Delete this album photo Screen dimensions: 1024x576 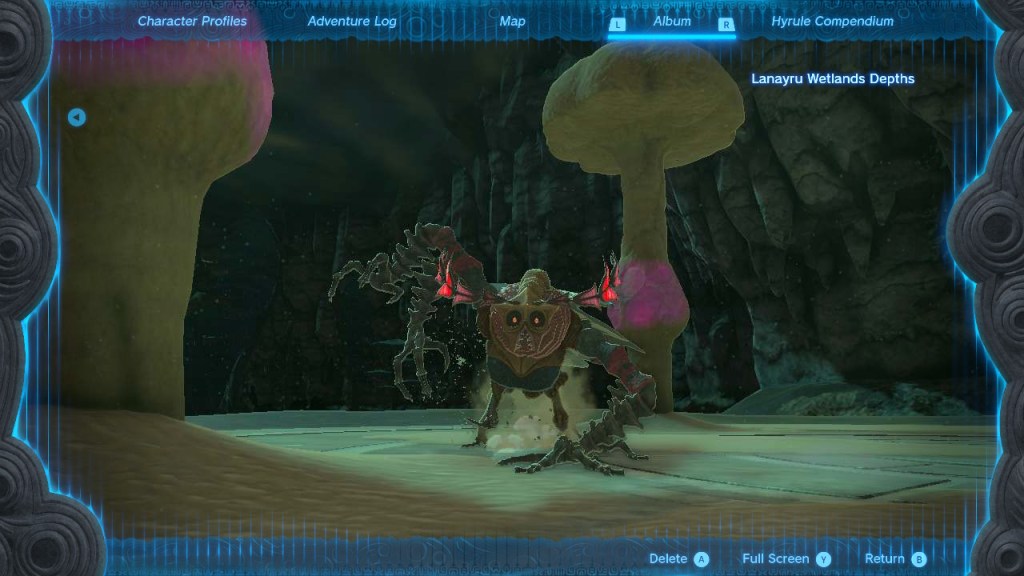click(x=679, y=559)
